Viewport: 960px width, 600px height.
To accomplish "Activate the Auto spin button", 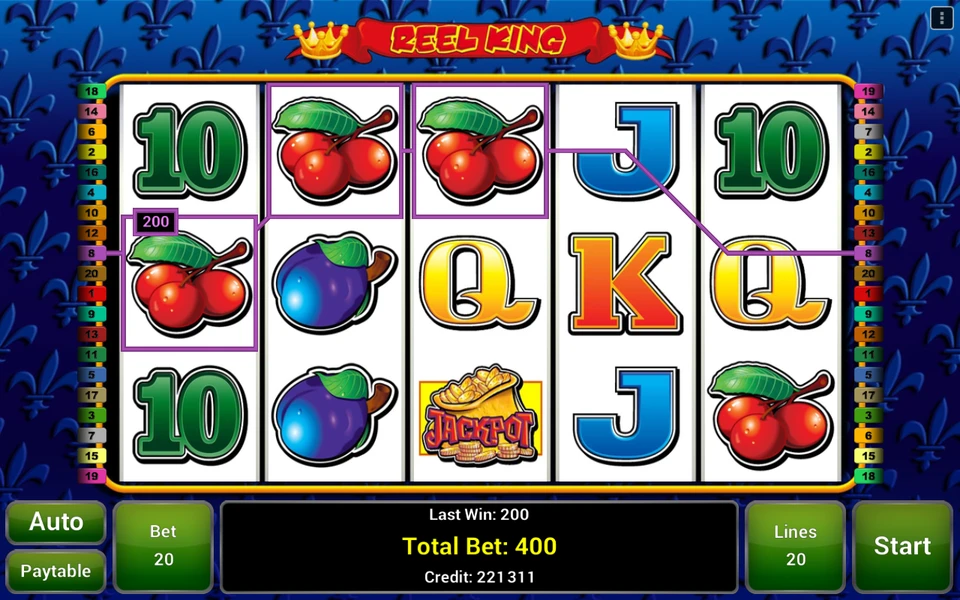I will [56, 522].
